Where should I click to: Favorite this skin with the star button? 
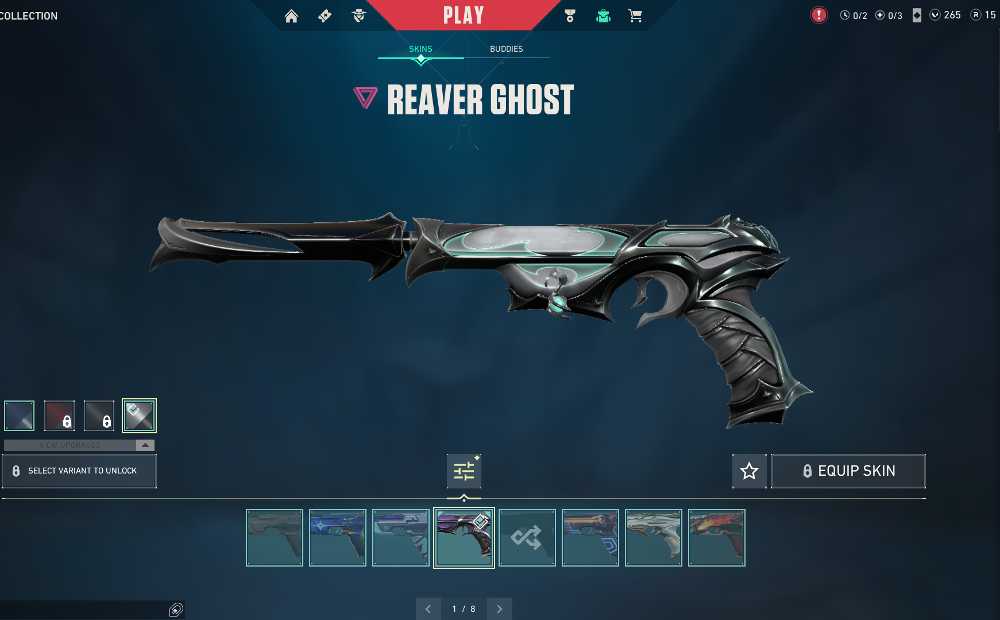(749, 471)
